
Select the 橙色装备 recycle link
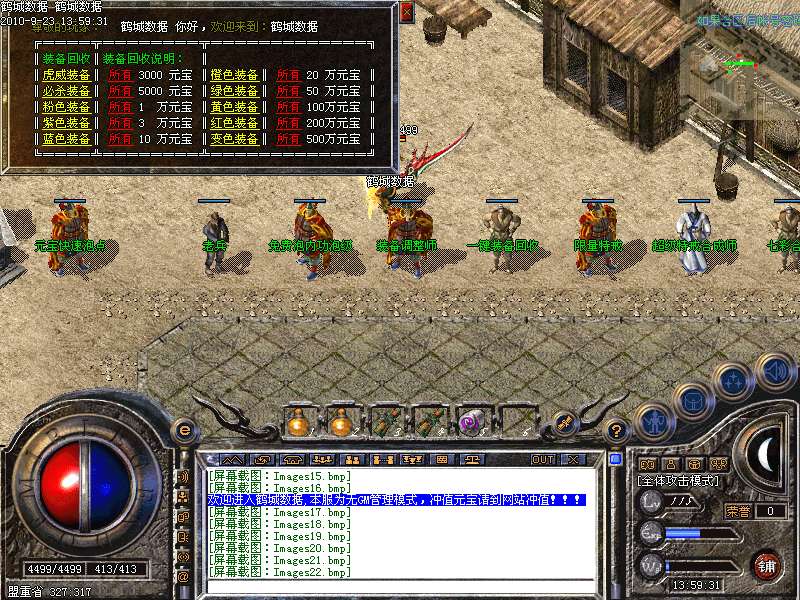tap(235, 75)
